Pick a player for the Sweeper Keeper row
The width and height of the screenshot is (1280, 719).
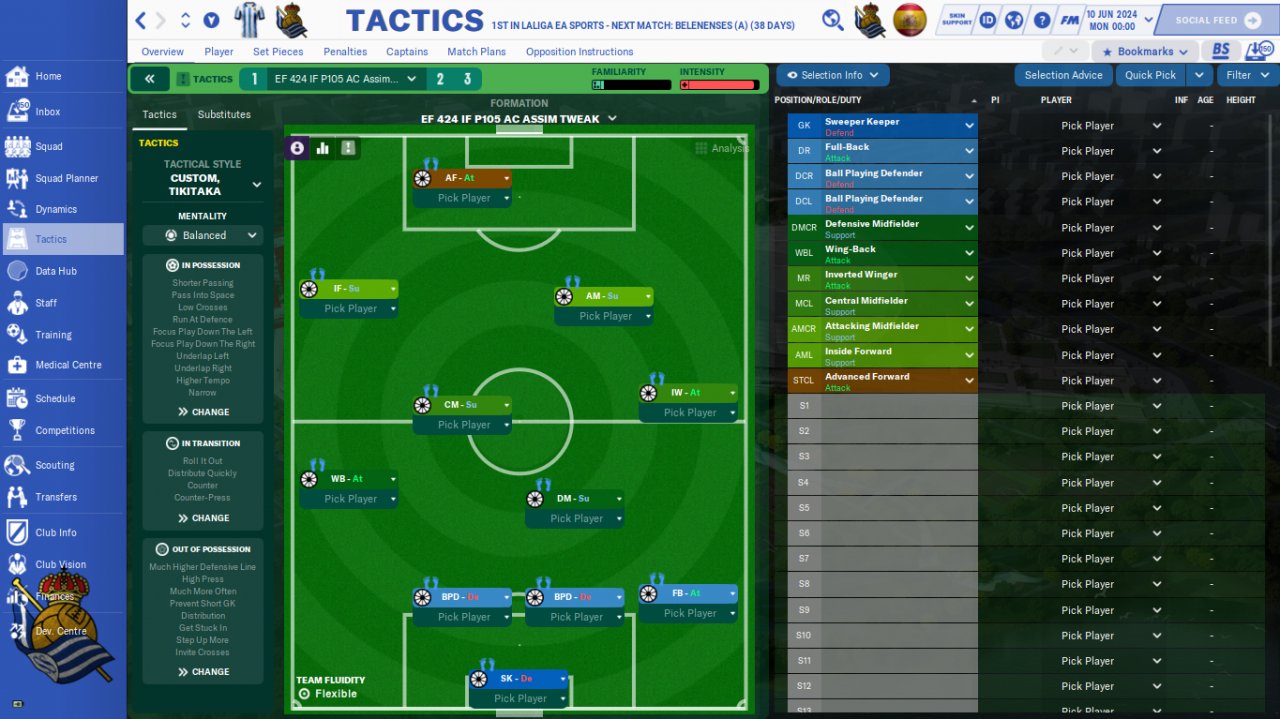[1110, 126]
